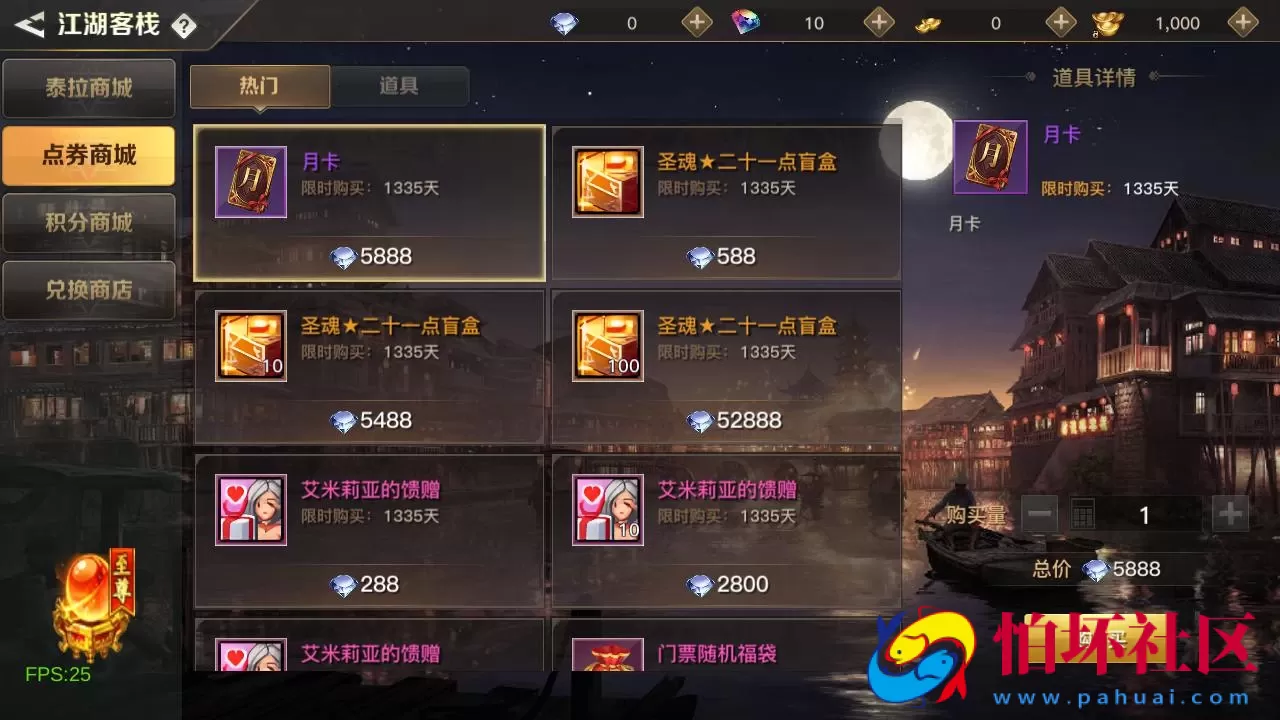Open the Monthly Card (月卡) item icon
The height and width of the screenshot is (720, 1280).
tap(250, 183)
